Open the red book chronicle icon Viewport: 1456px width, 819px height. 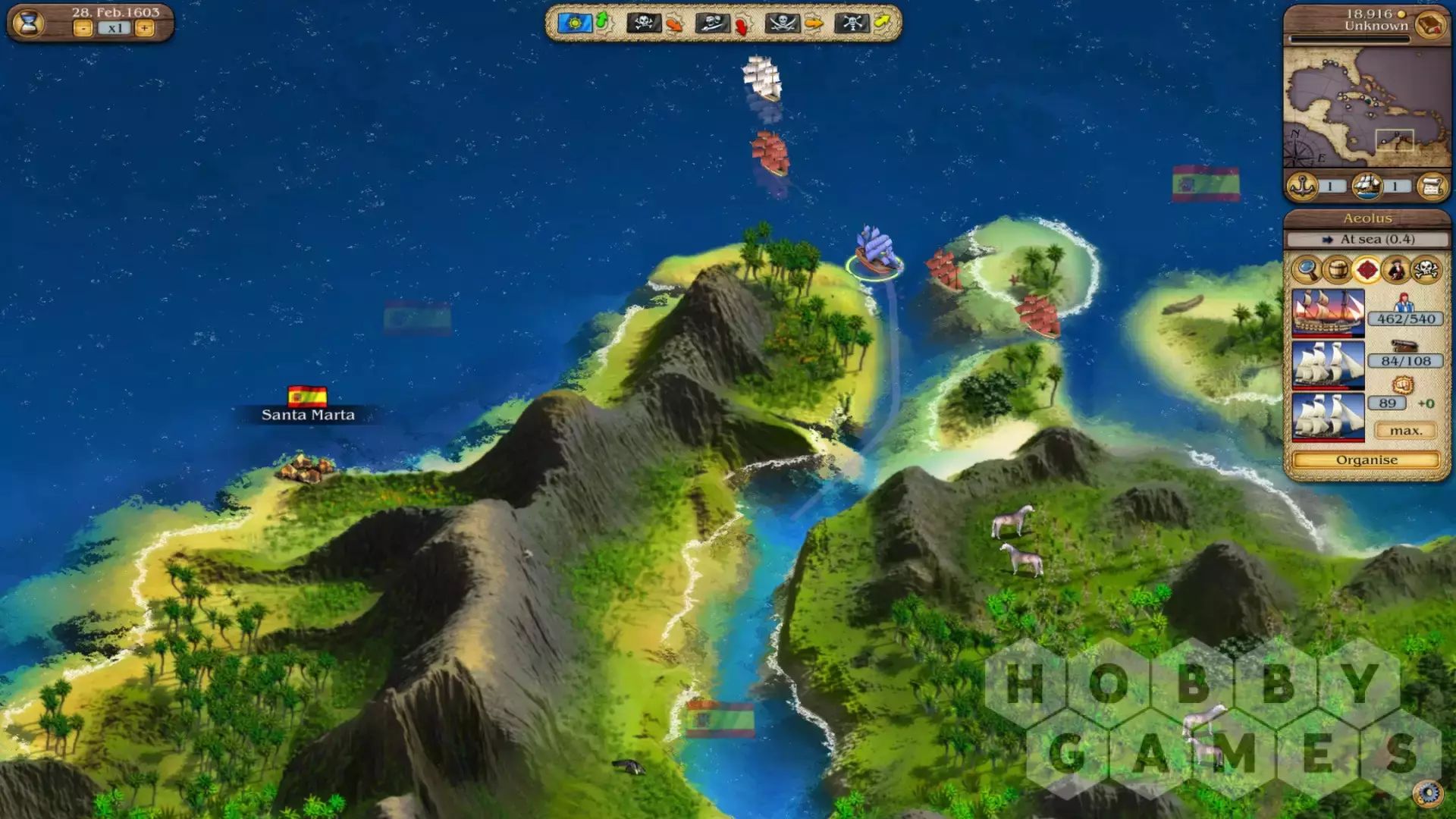coord(1430,25)
